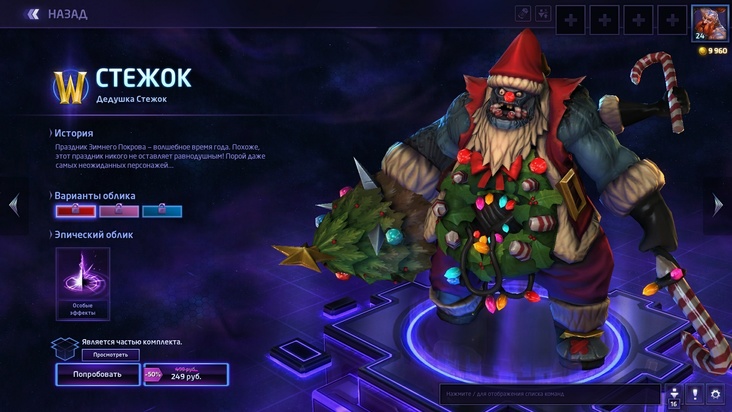Pick the blue skin variant swatch

point(162,210)
